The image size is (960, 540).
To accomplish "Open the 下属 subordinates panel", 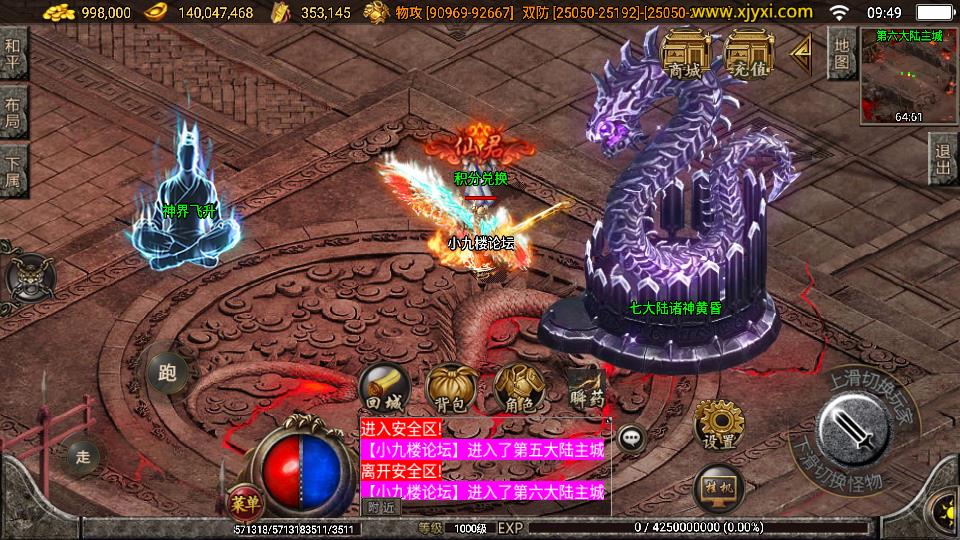I will (13, 171).
